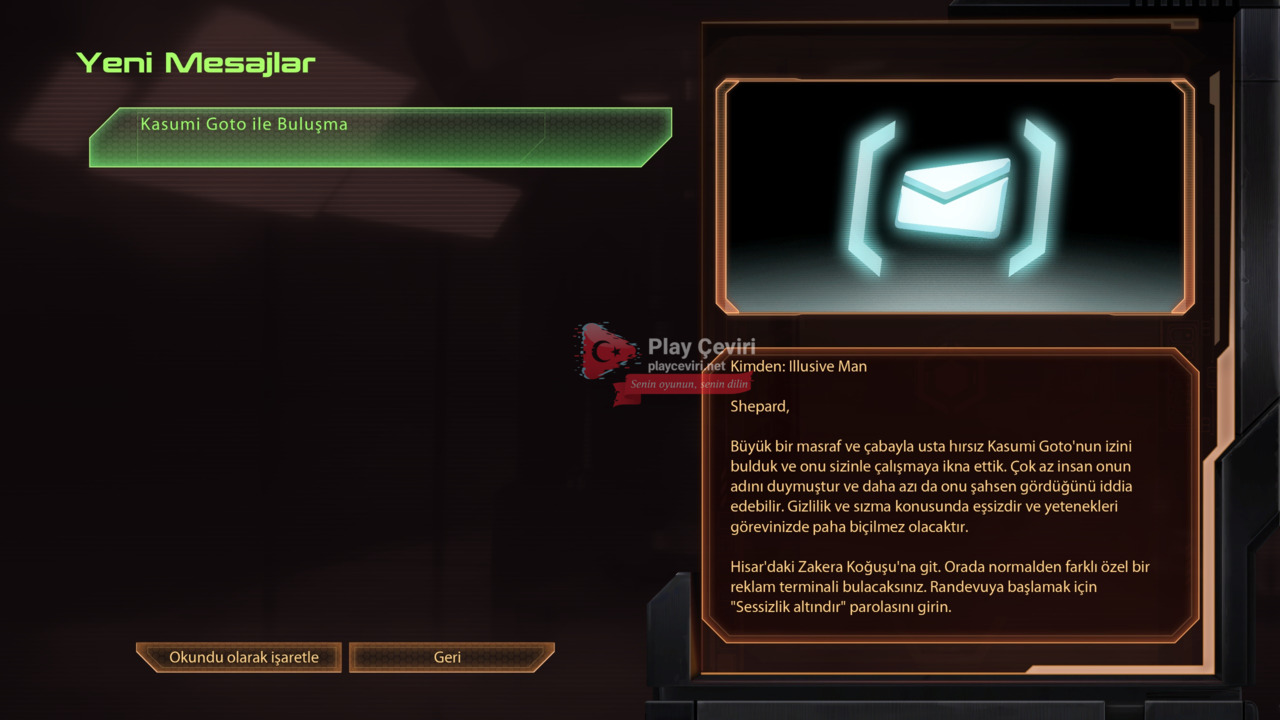Go back with the Geri button
Viewport: 1280px width, 720px height.
pos(450,657)
